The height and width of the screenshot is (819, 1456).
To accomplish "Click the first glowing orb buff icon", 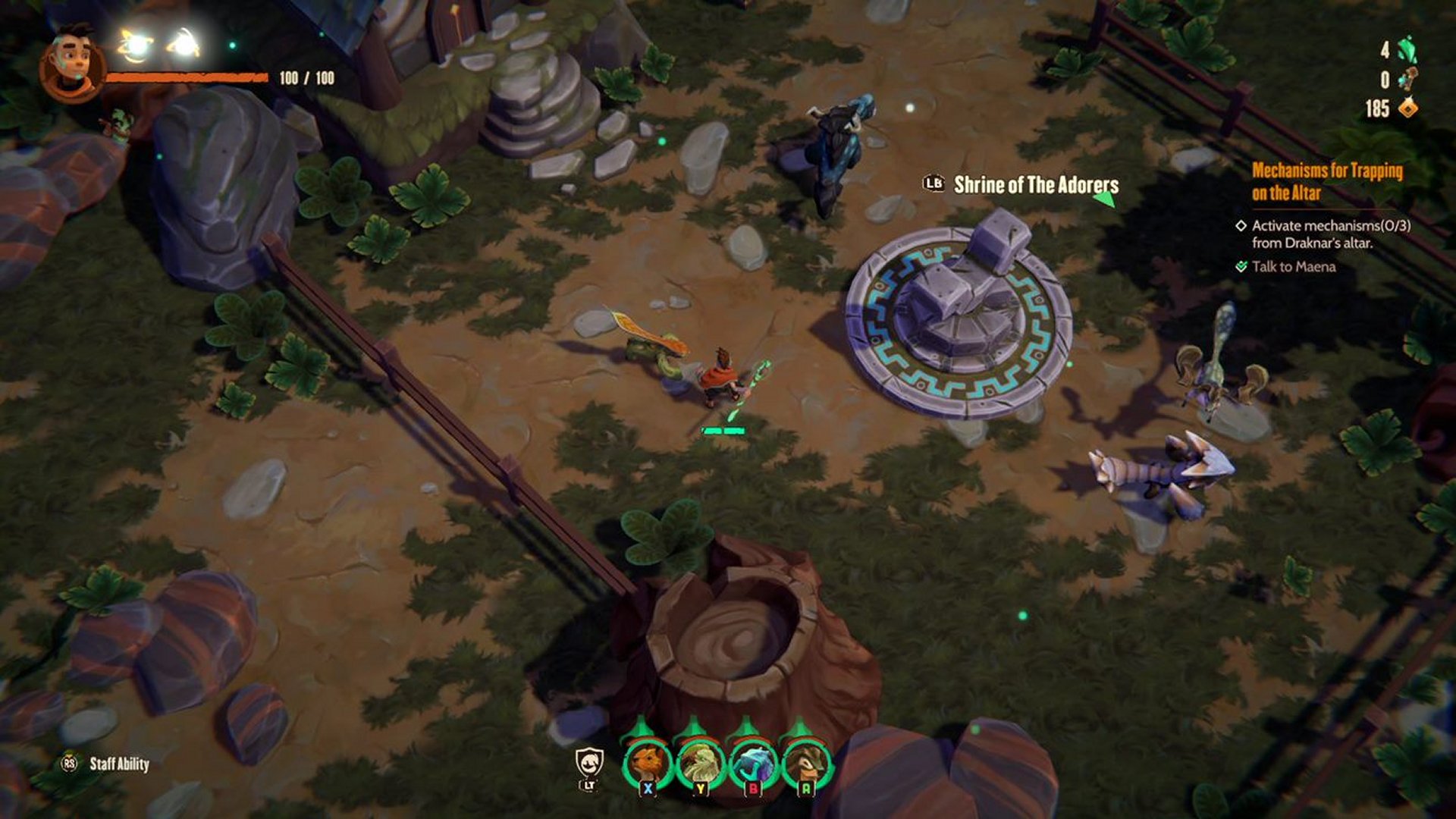I will 136,45.
